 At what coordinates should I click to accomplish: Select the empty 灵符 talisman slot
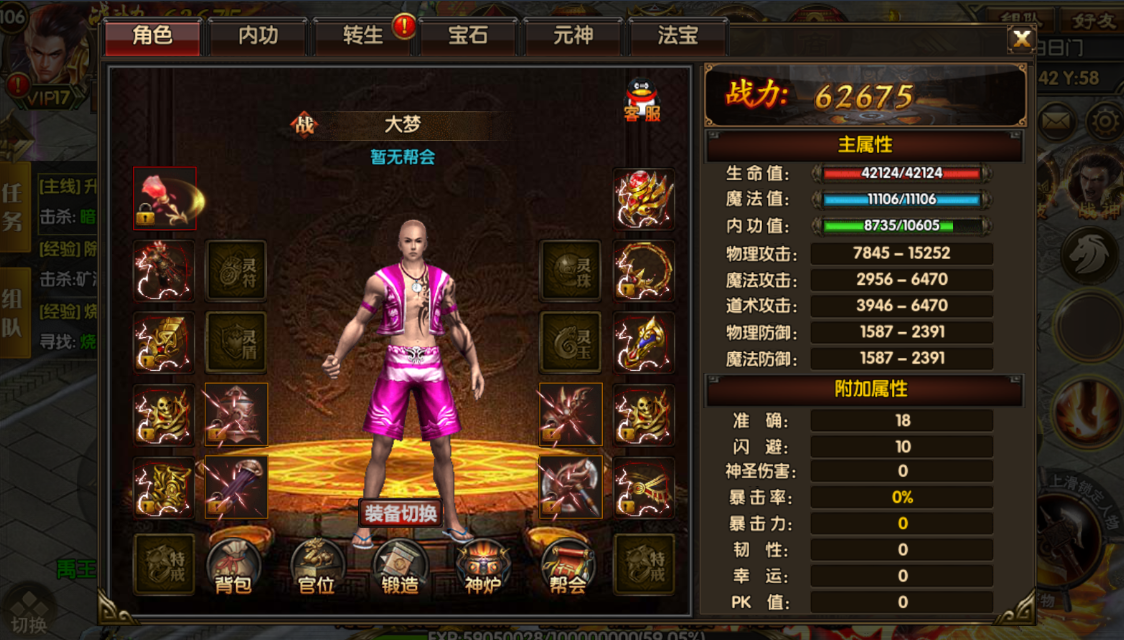236,270
